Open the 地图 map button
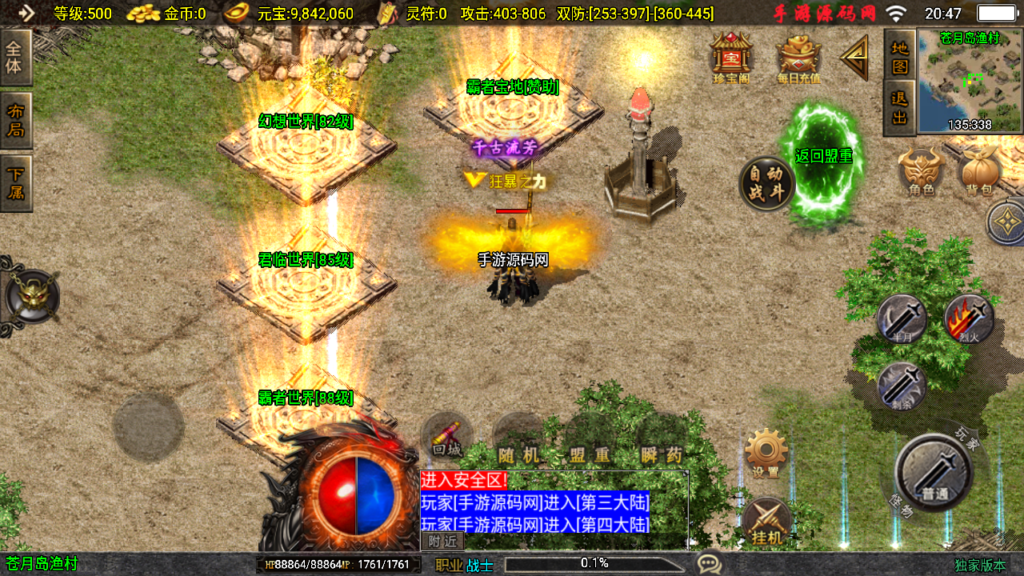 pyautogui.click(x=900, y=58)
